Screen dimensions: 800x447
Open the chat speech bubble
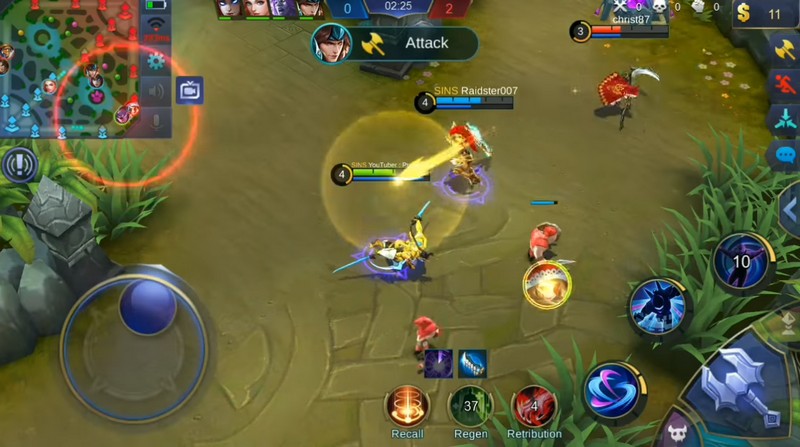click(x=783, y=155)
